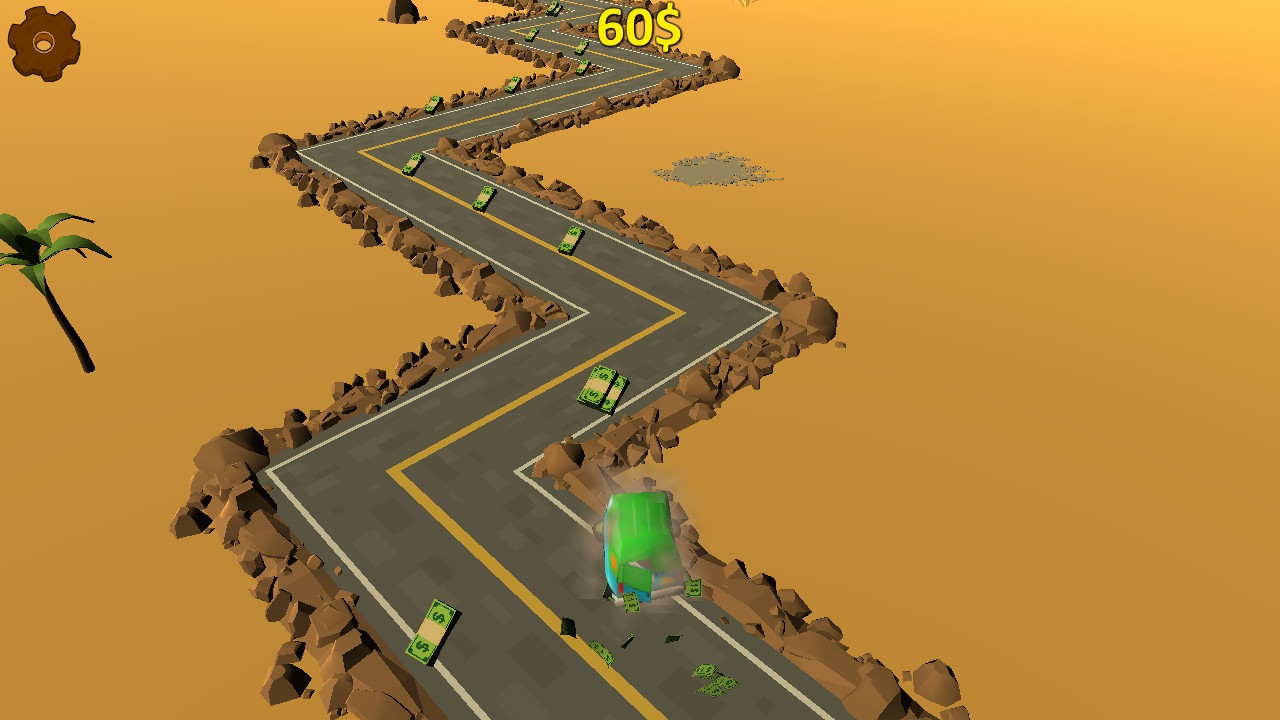Open the settings gear icon

42,42
